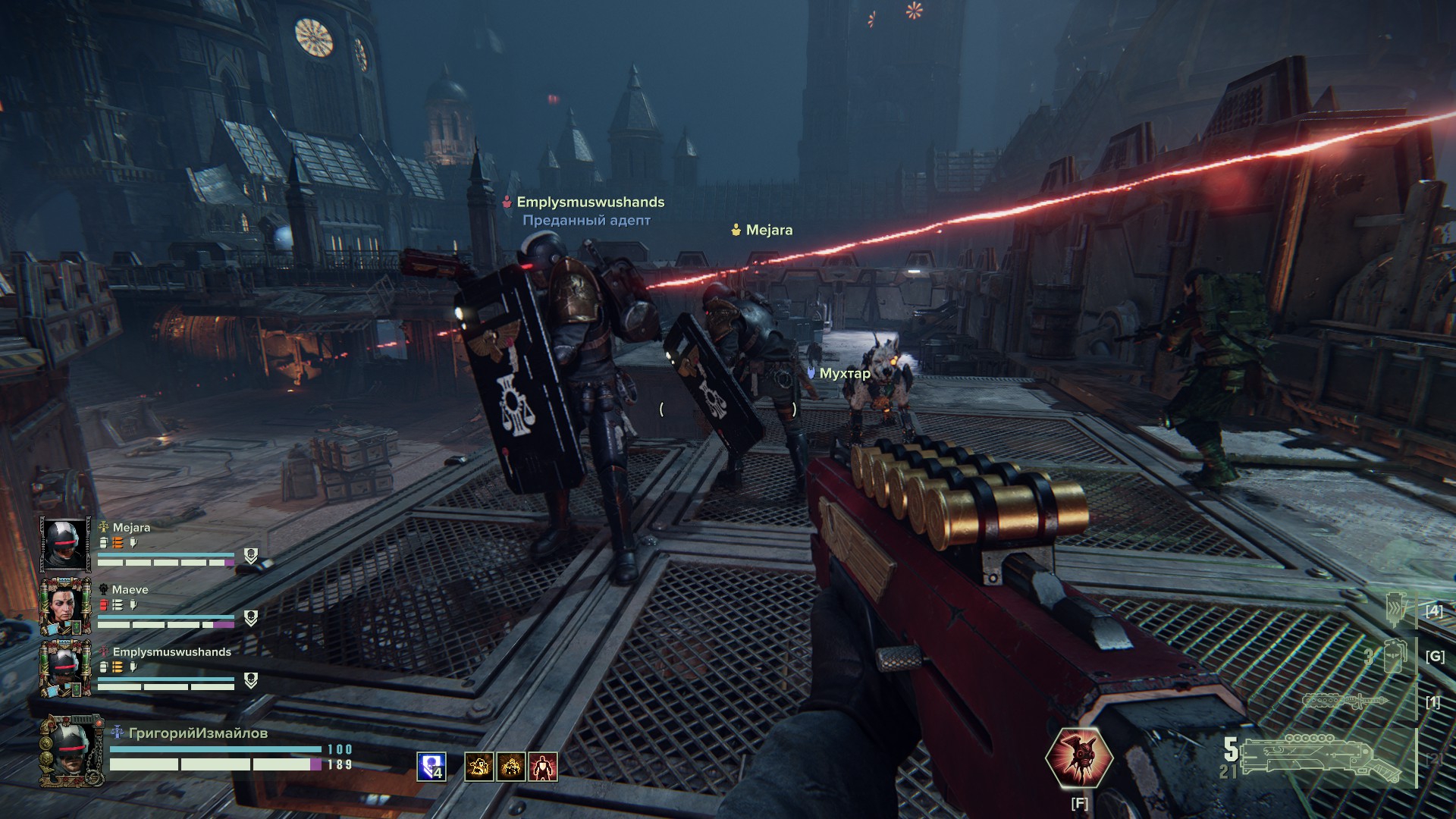The image size is (1456, 819).
Task: Click Mejara's orange ammo status icon
Action: click(118, 542)
